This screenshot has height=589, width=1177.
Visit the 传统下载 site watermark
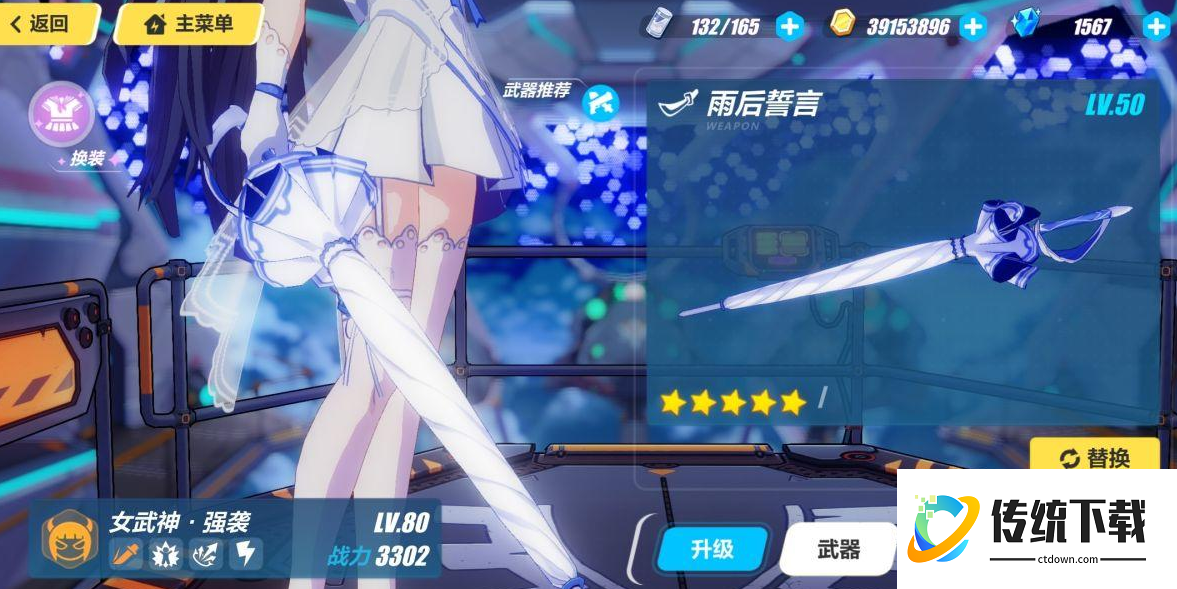(x=1035, y=528)
